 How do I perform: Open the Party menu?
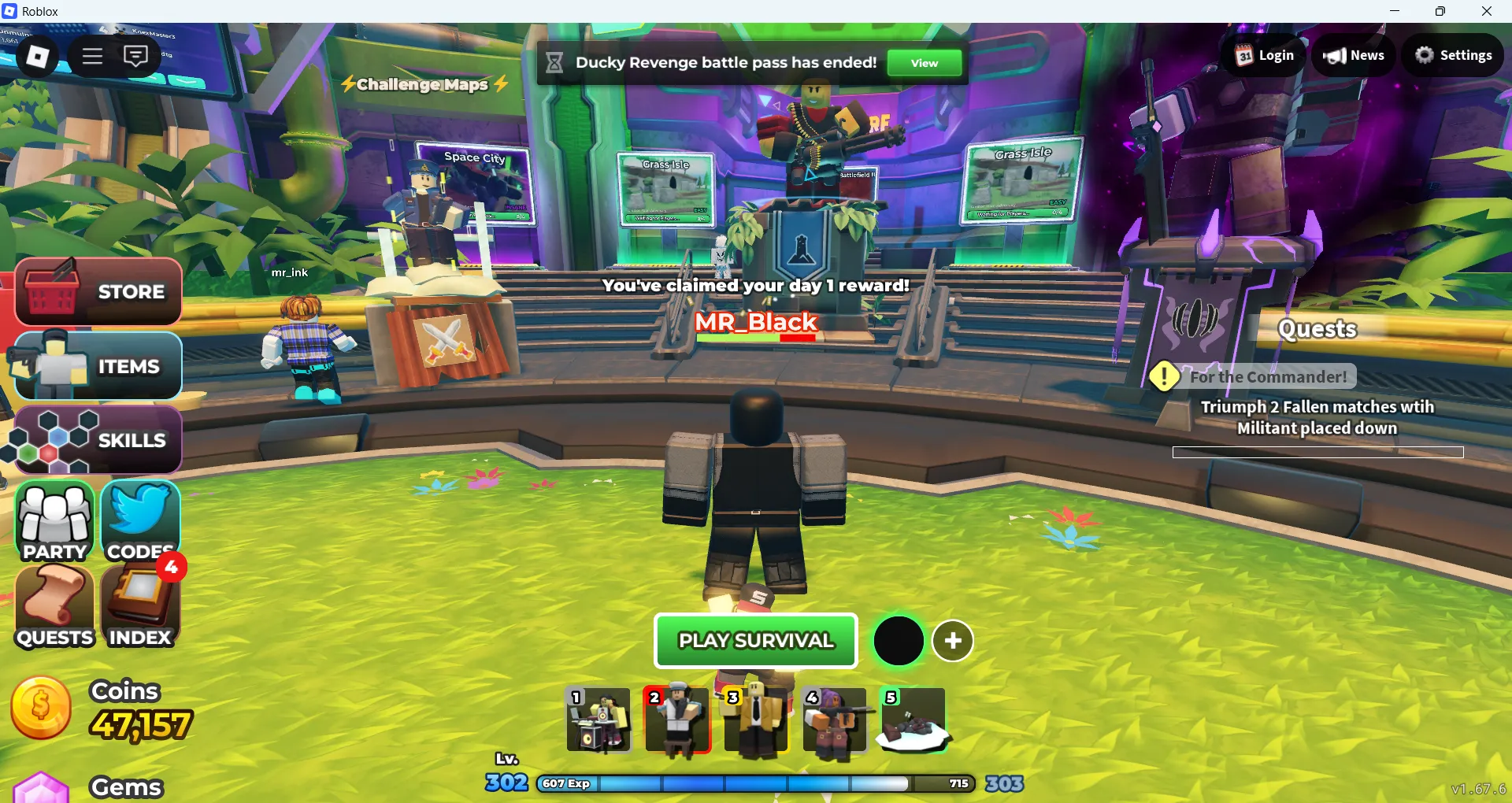click(x=53, y=521)
